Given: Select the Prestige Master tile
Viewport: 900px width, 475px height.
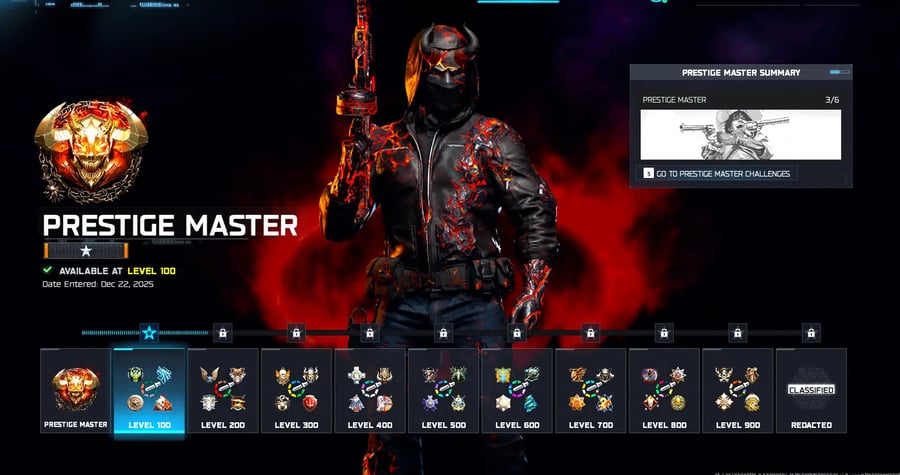Looking at the screenshot, I should tap(75, 390).
